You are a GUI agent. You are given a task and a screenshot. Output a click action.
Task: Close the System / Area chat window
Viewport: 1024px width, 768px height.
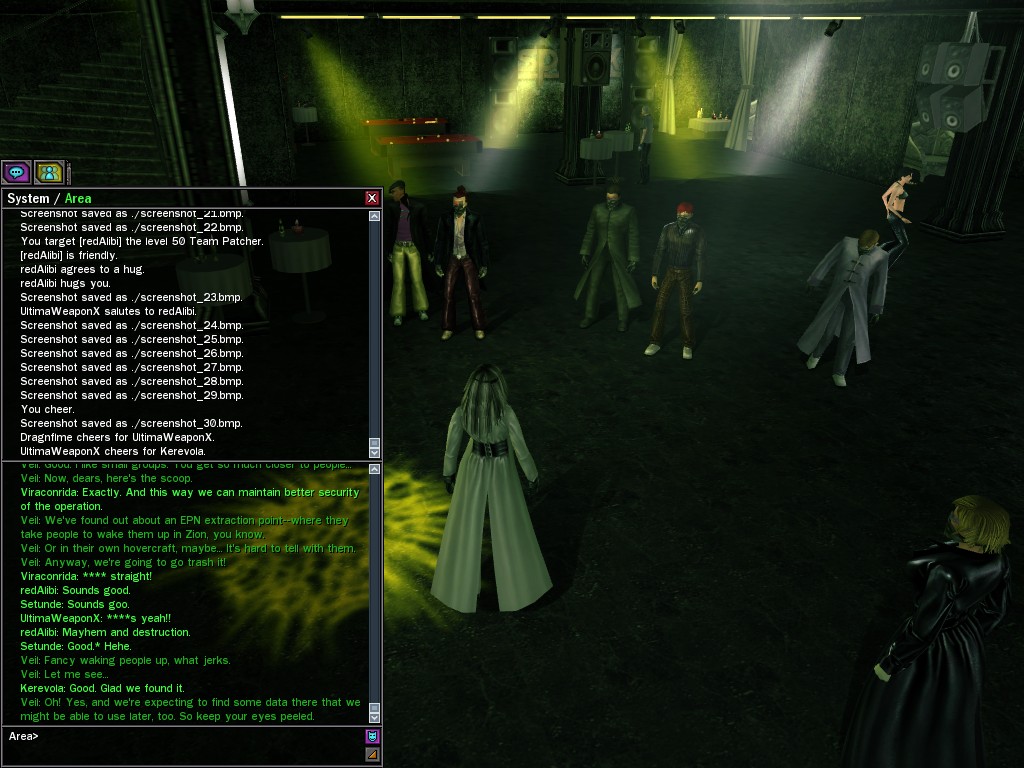[x=372, y=198]
